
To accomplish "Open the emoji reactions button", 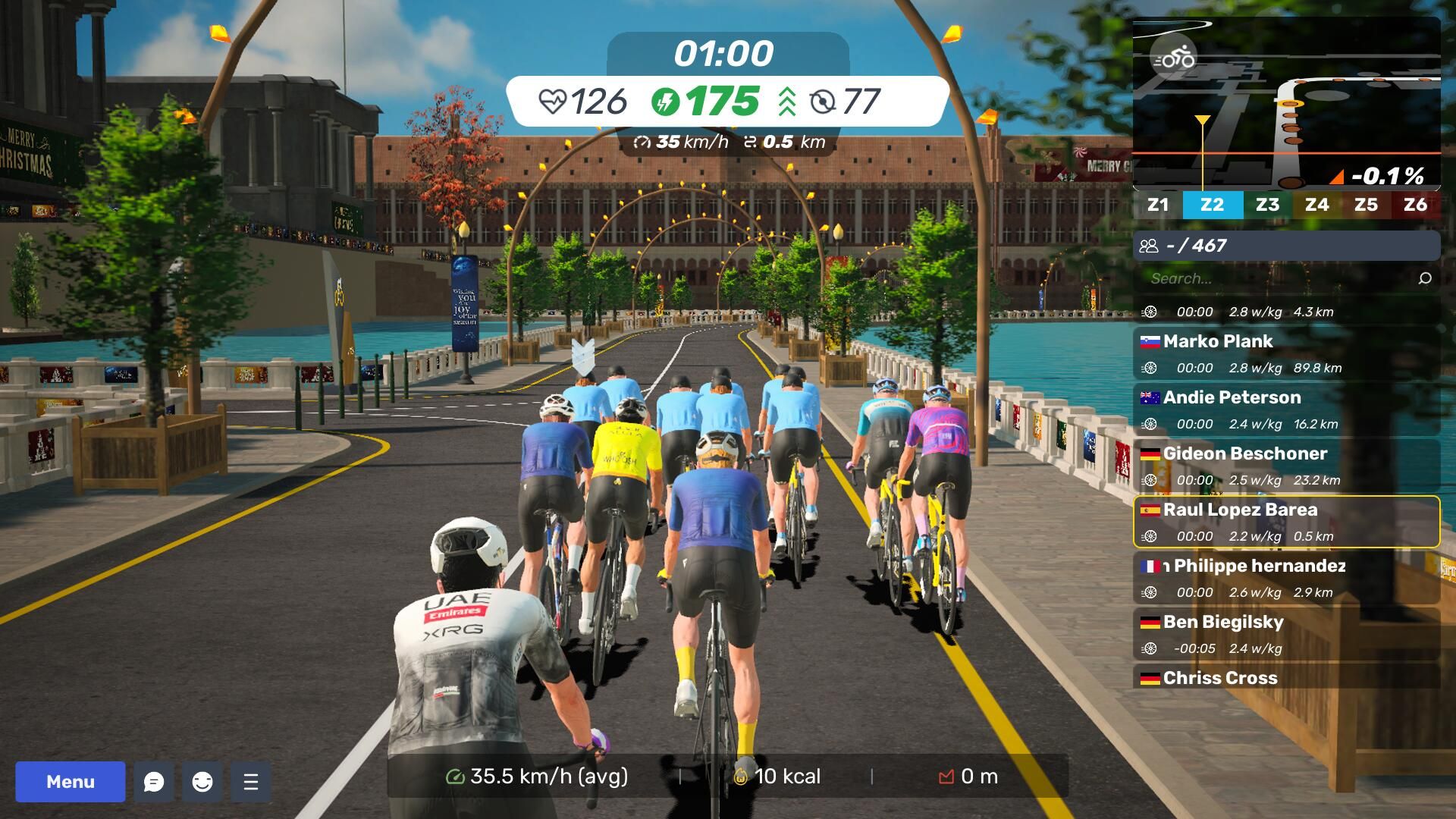I will pyautogui.click(x=202, y=782).
